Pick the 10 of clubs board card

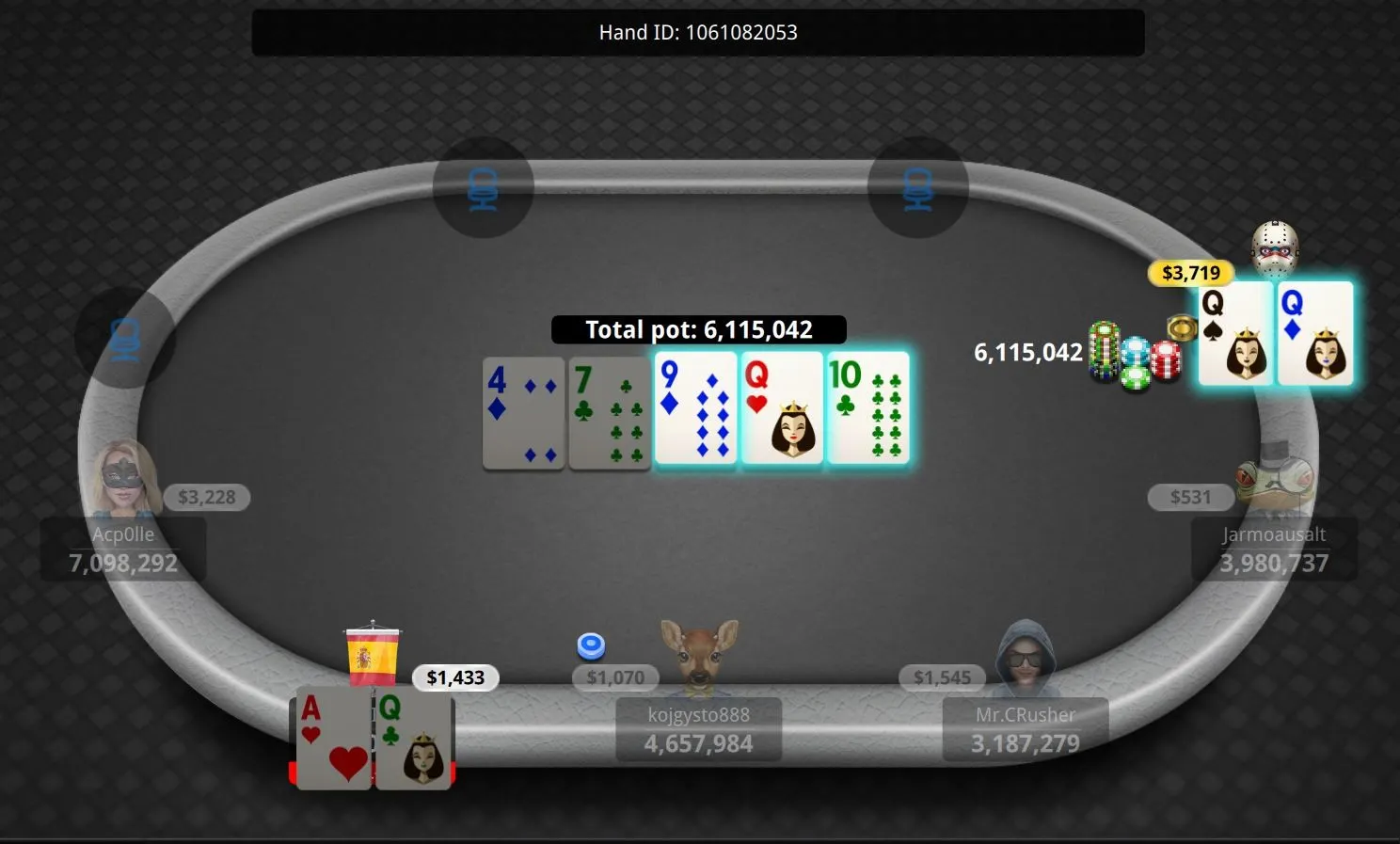coord(867,408)
